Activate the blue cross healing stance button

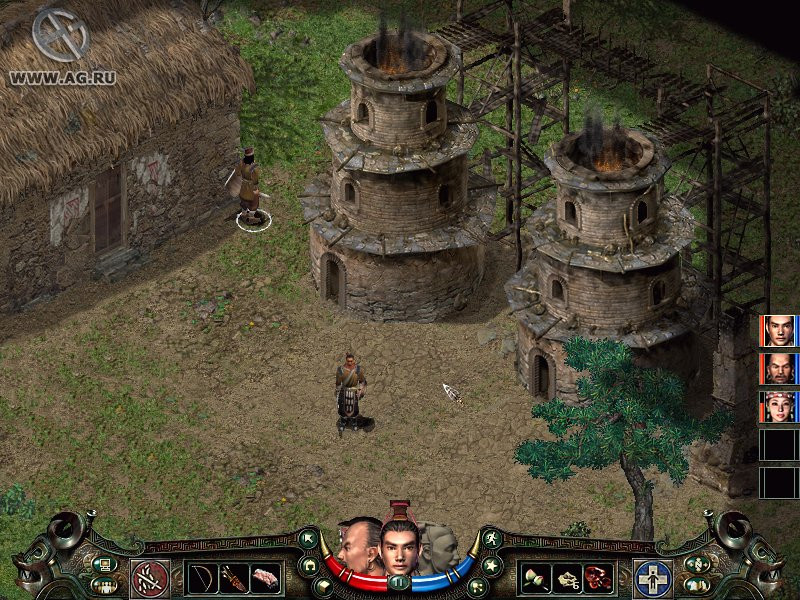pos(652,578)
